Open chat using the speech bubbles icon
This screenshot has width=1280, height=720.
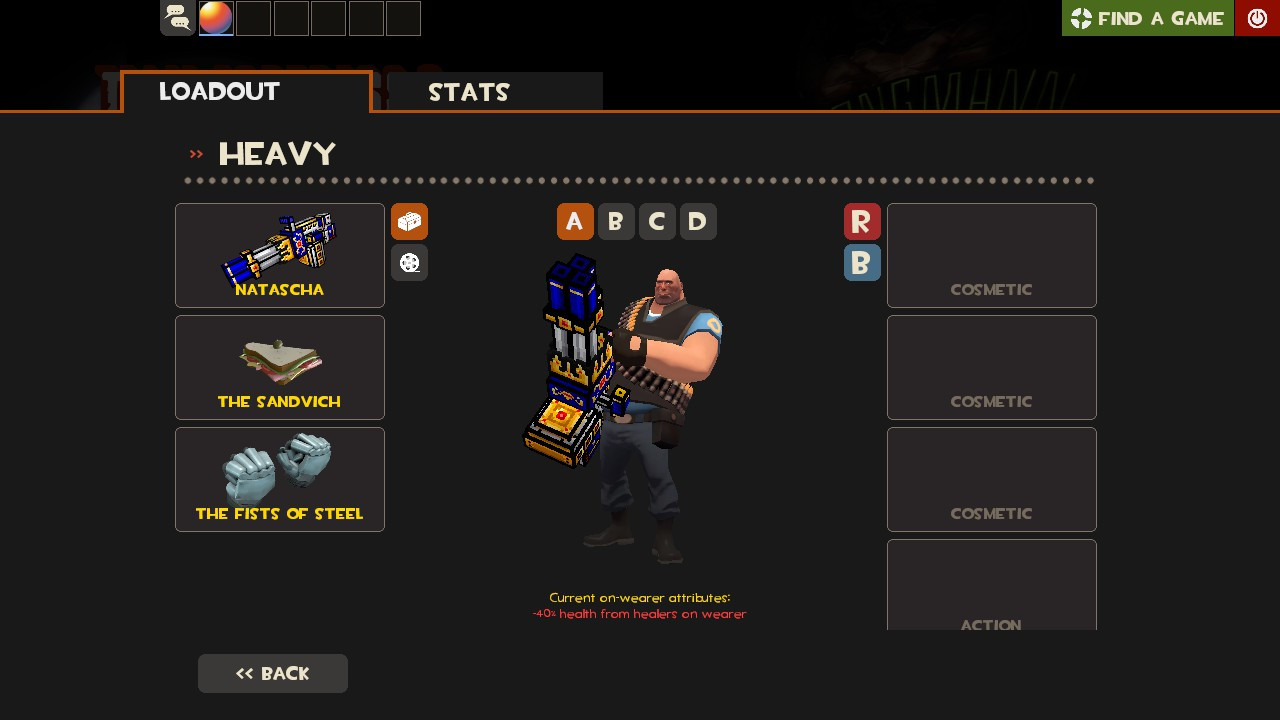177,18
